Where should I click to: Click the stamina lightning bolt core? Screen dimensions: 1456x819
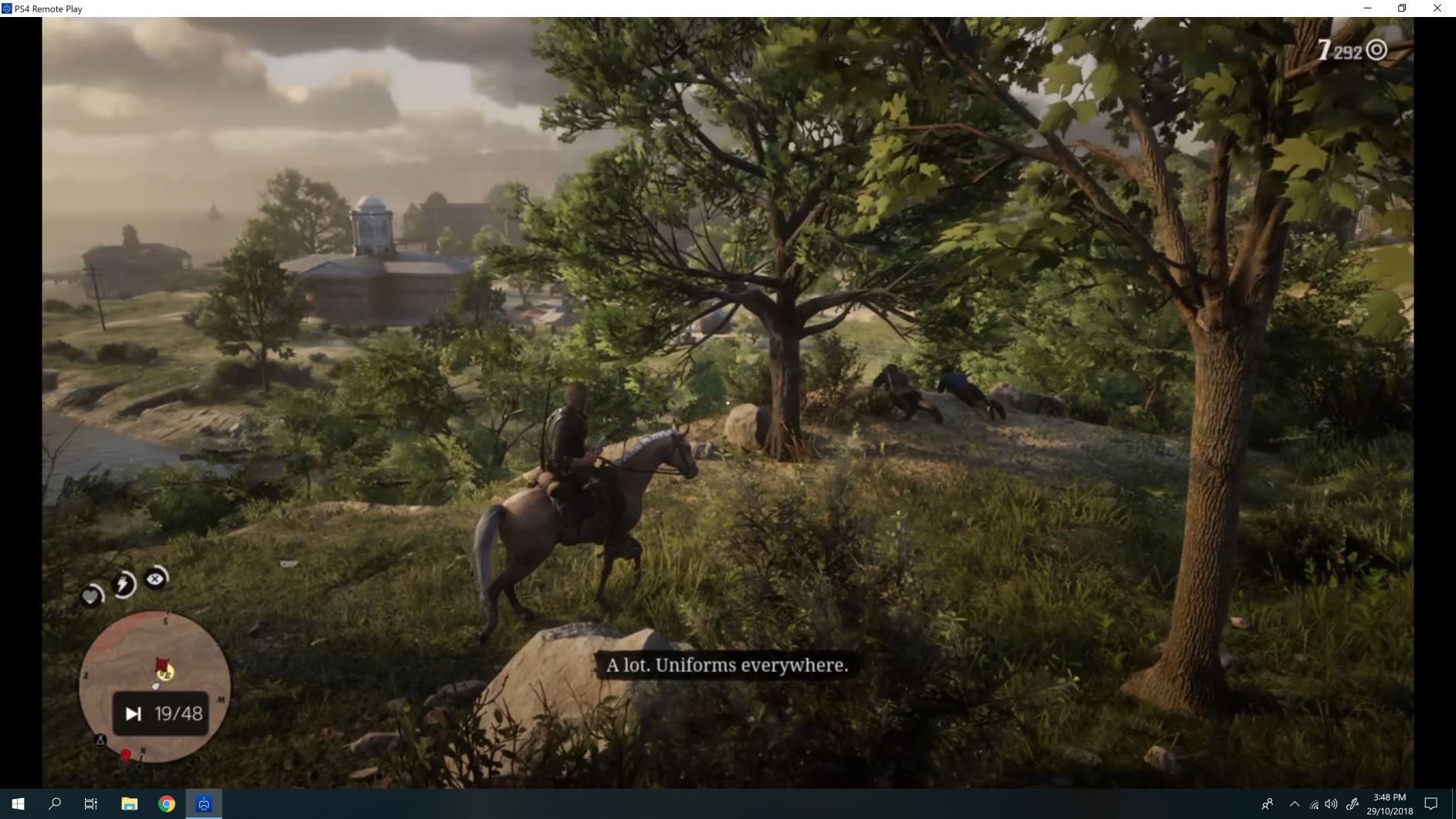[x=121, y=583]
